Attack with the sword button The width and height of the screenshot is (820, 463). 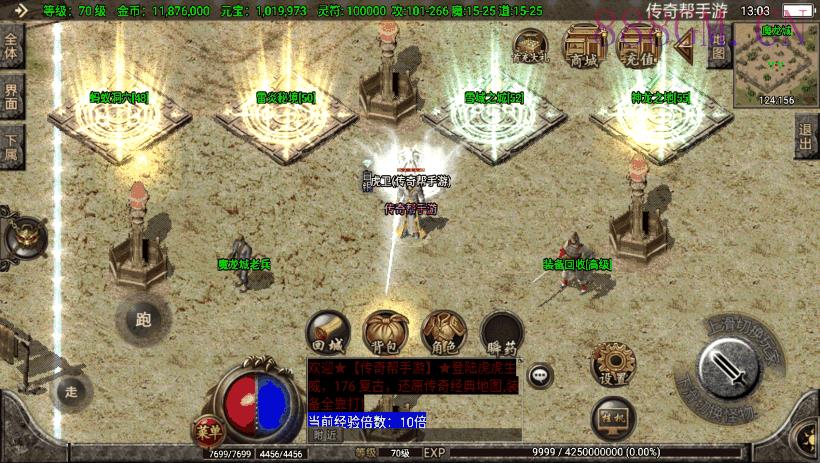[732, 369]
